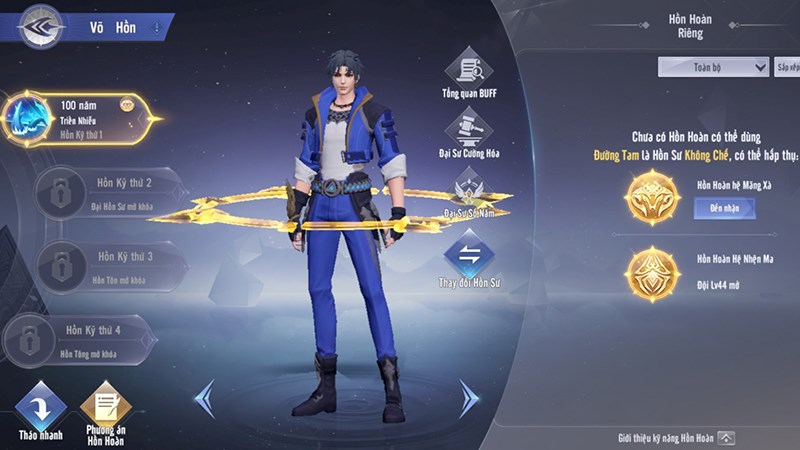This screenshot has height=450, width=800.
Task: Select the Hồn Hoàn hệ Mãng Xà icon
Action: [x=651, y=197]
